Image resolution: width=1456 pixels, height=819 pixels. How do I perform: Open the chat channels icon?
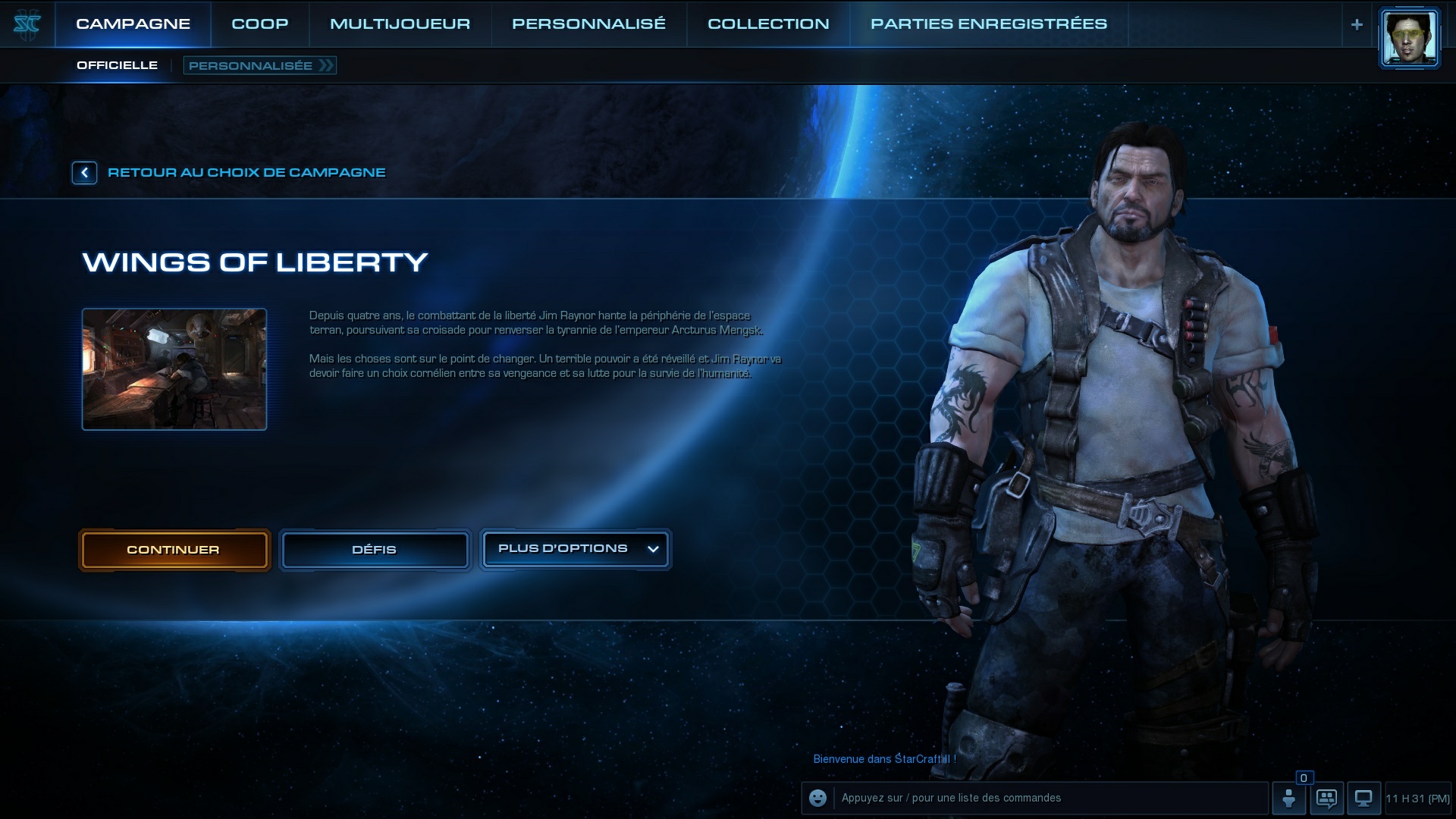coord(1326,798)
